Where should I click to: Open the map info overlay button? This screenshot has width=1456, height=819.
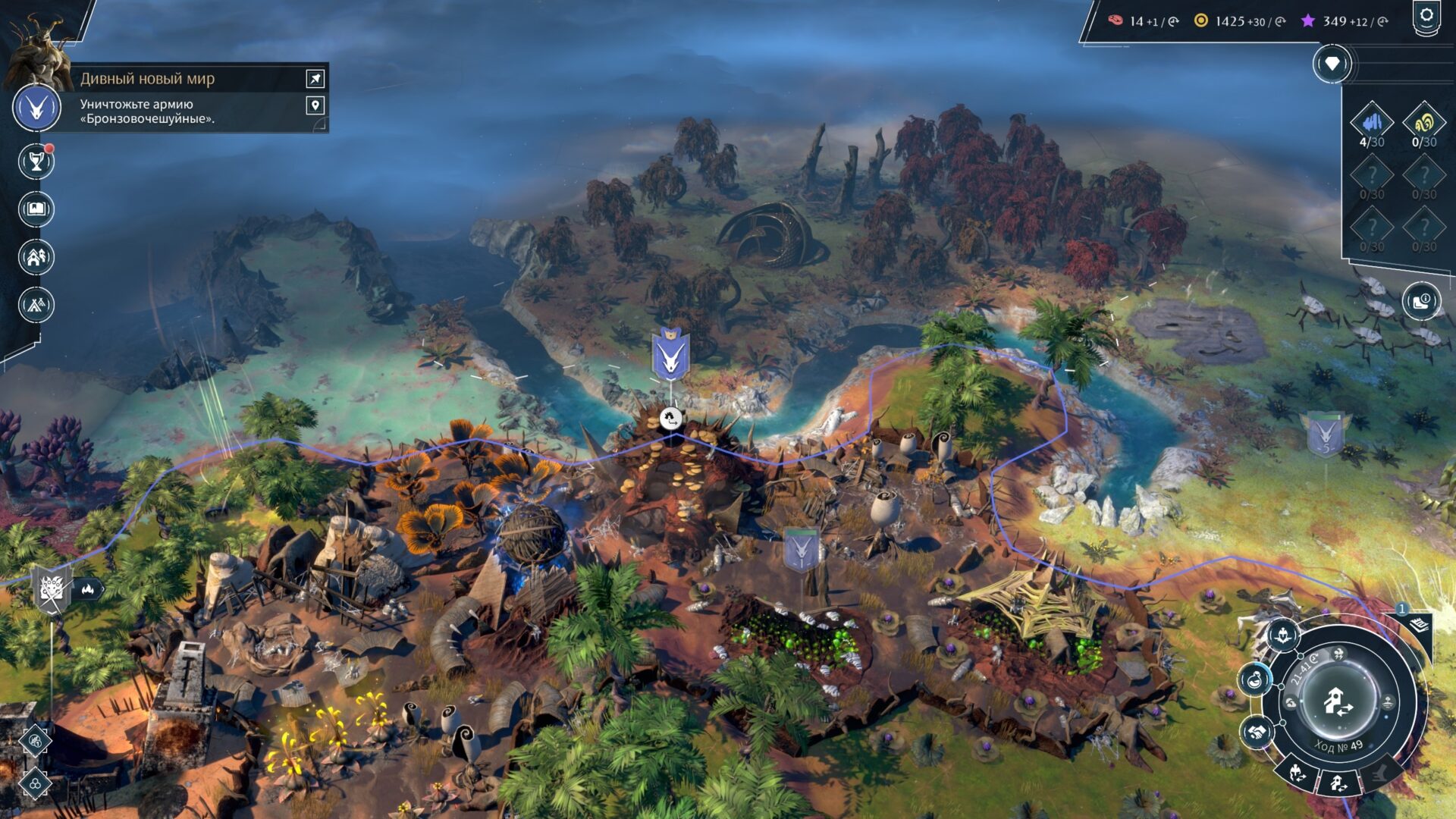pyautogui.click(x=1420, y=302)
